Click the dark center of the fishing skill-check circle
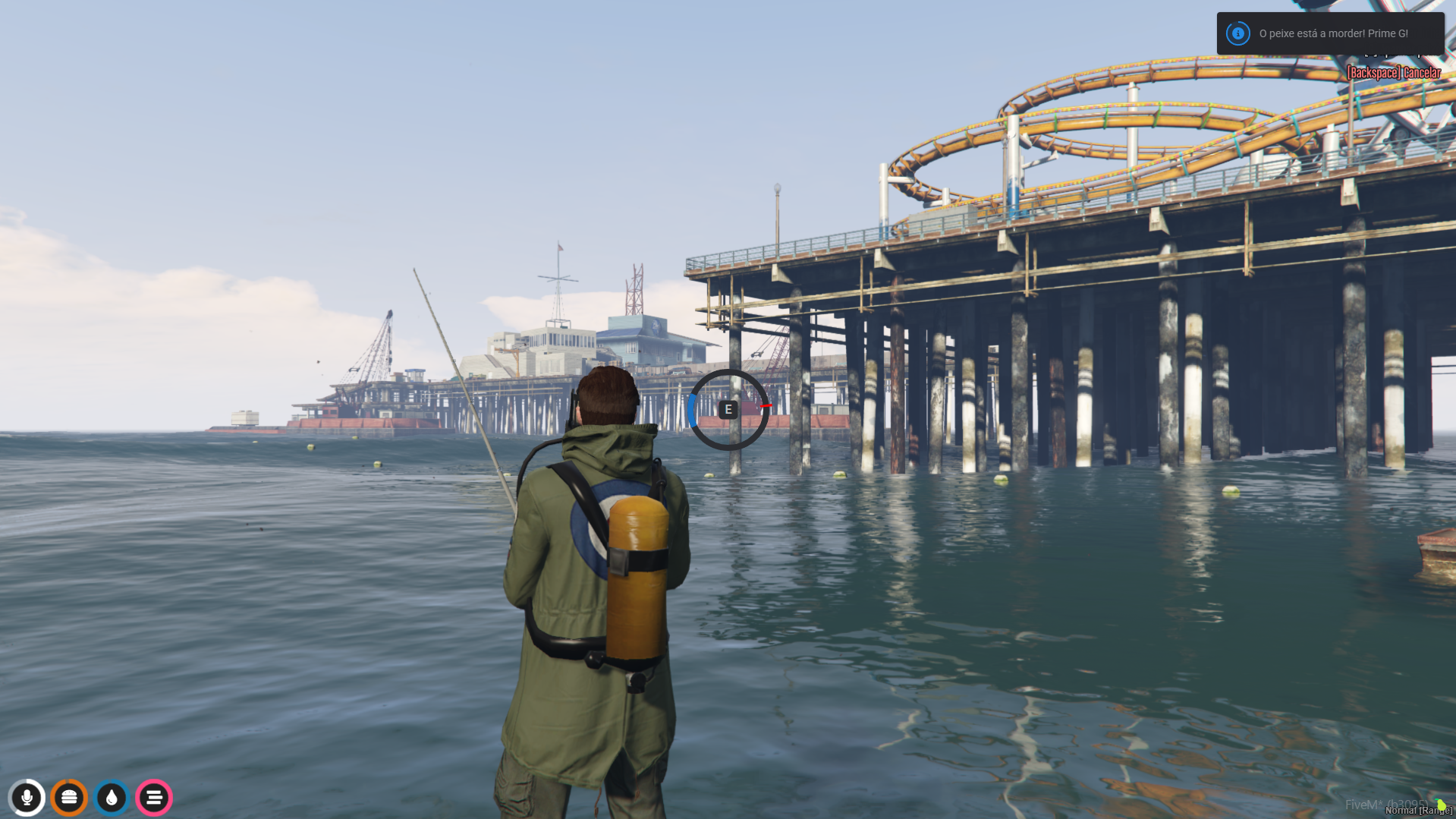 click(x=728, y=409)
